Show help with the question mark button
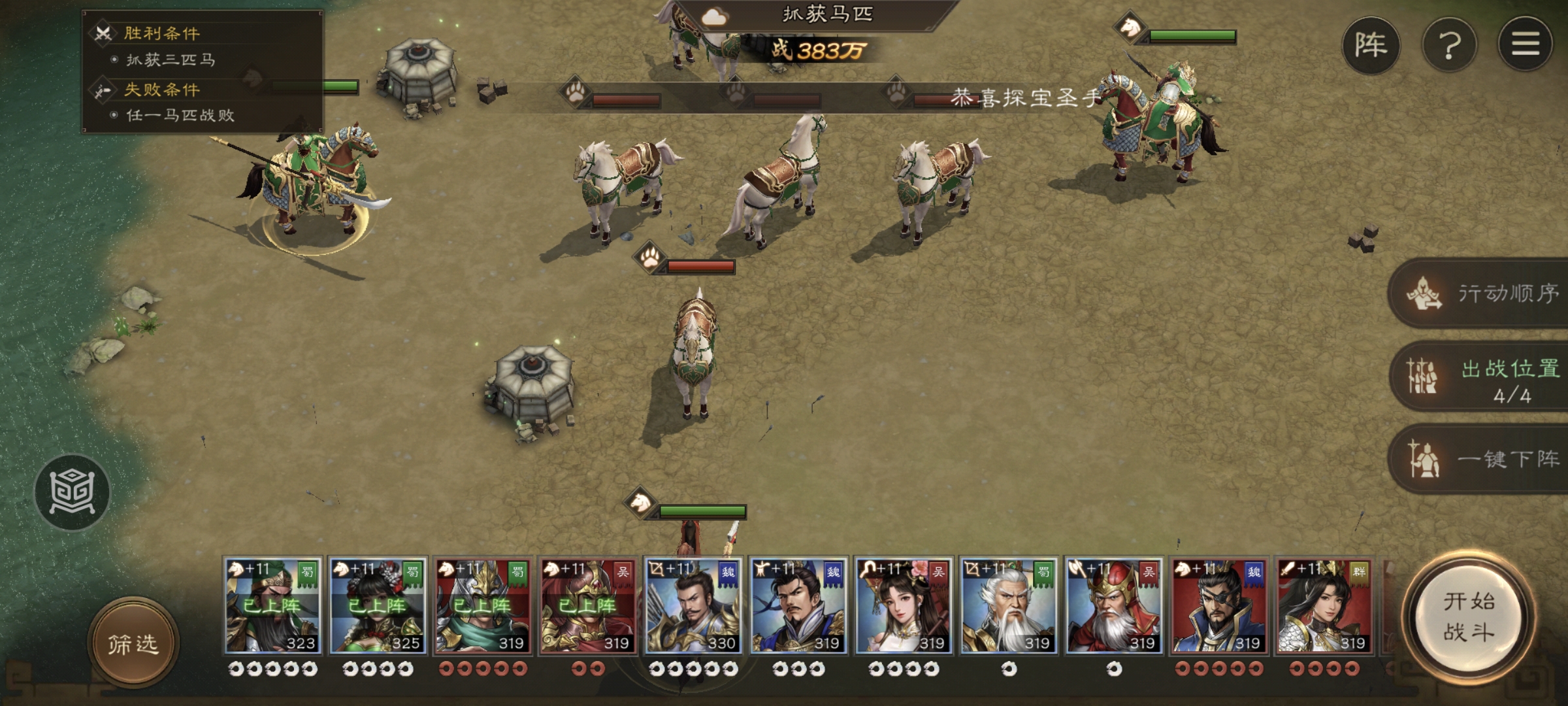The width and height of the screenshot is (1568, 706). click(x=1449, y=45)
